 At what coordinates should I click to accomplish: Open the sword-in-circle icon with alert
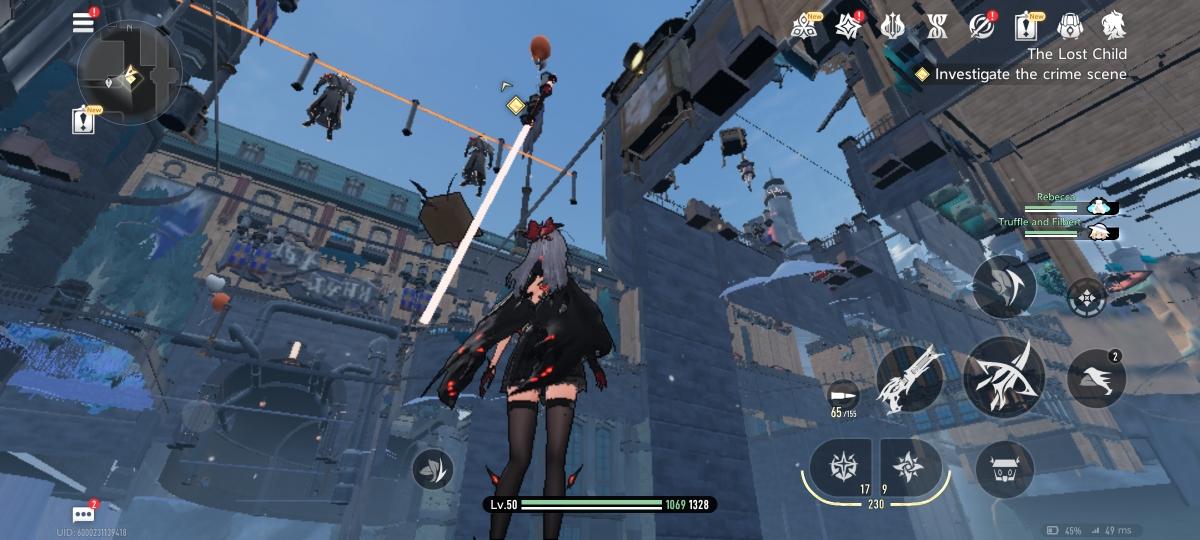click(983, 26)
